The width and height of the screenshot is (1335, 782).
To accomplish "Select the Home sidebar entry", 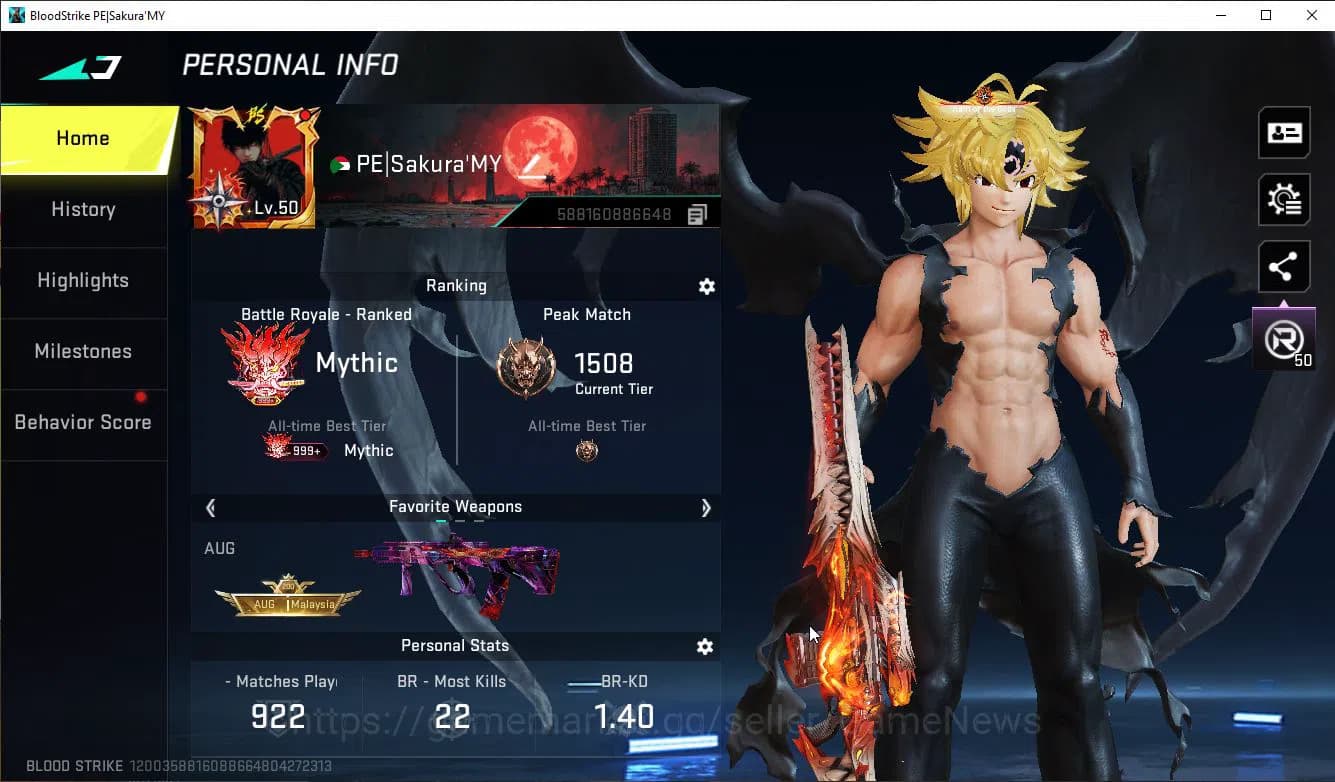I will point(83,138).
